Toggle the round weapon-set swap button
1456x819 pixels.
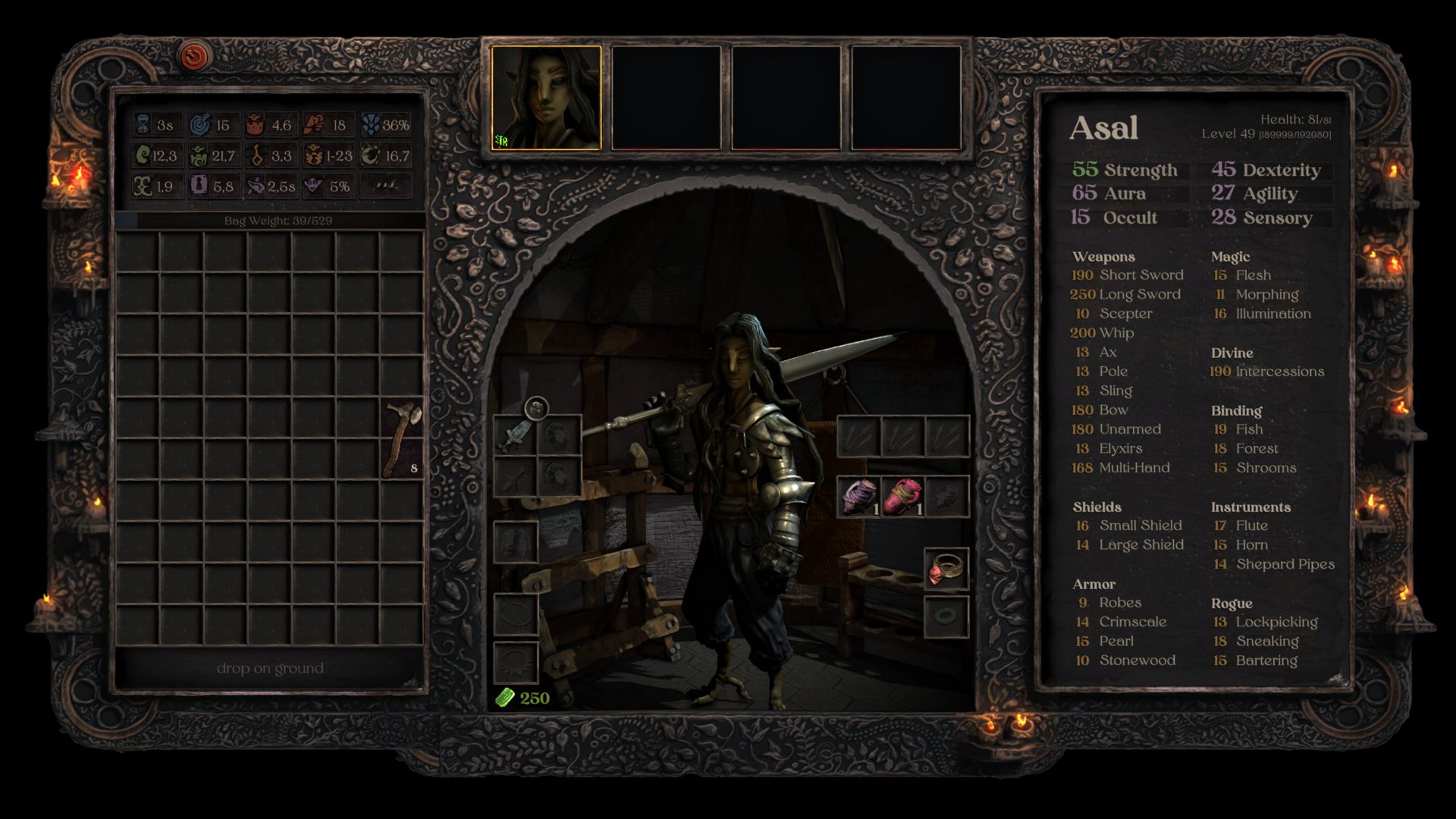[x=536, y=409]
